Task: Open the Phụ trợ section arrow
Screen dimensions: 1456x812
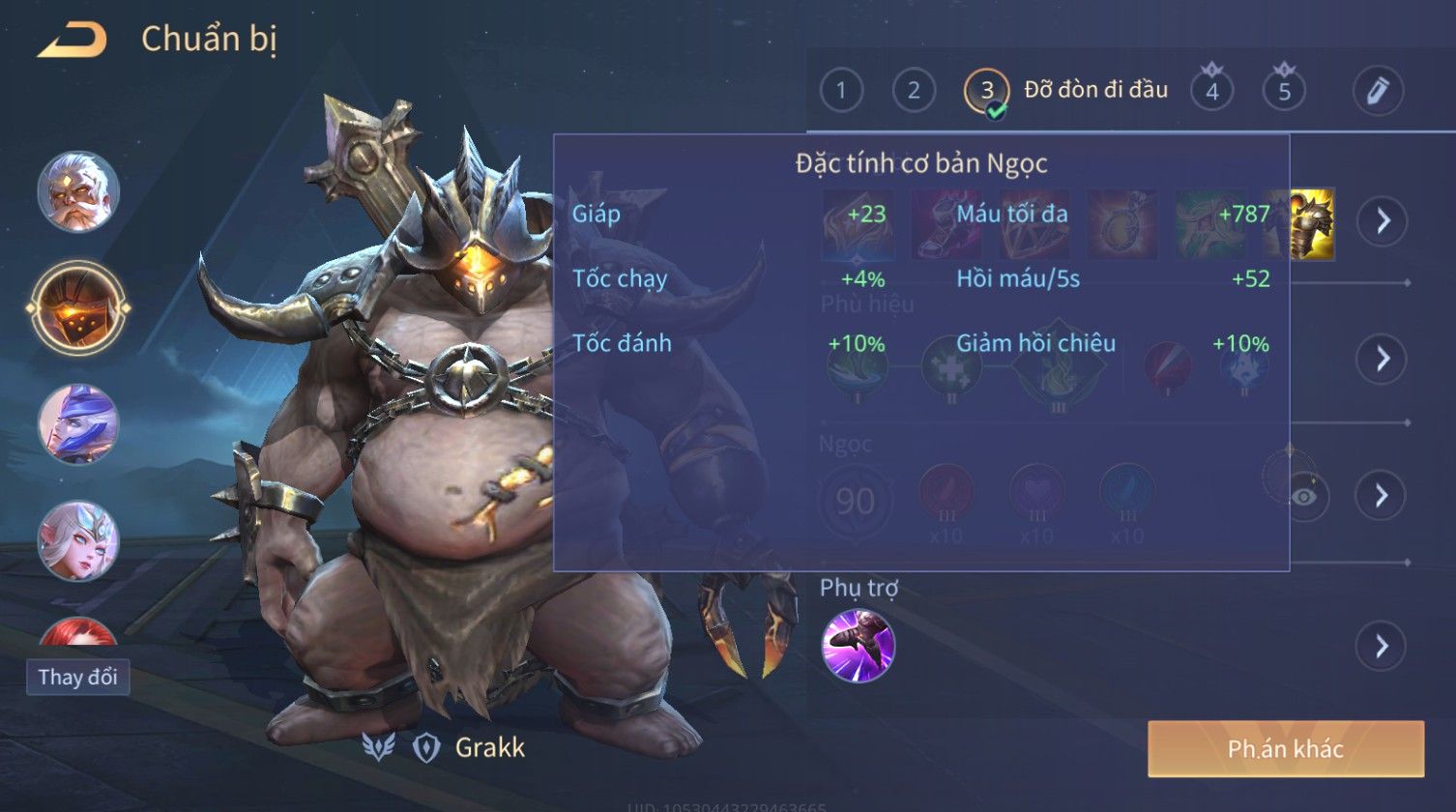Action: click(x=1382, y=645)
